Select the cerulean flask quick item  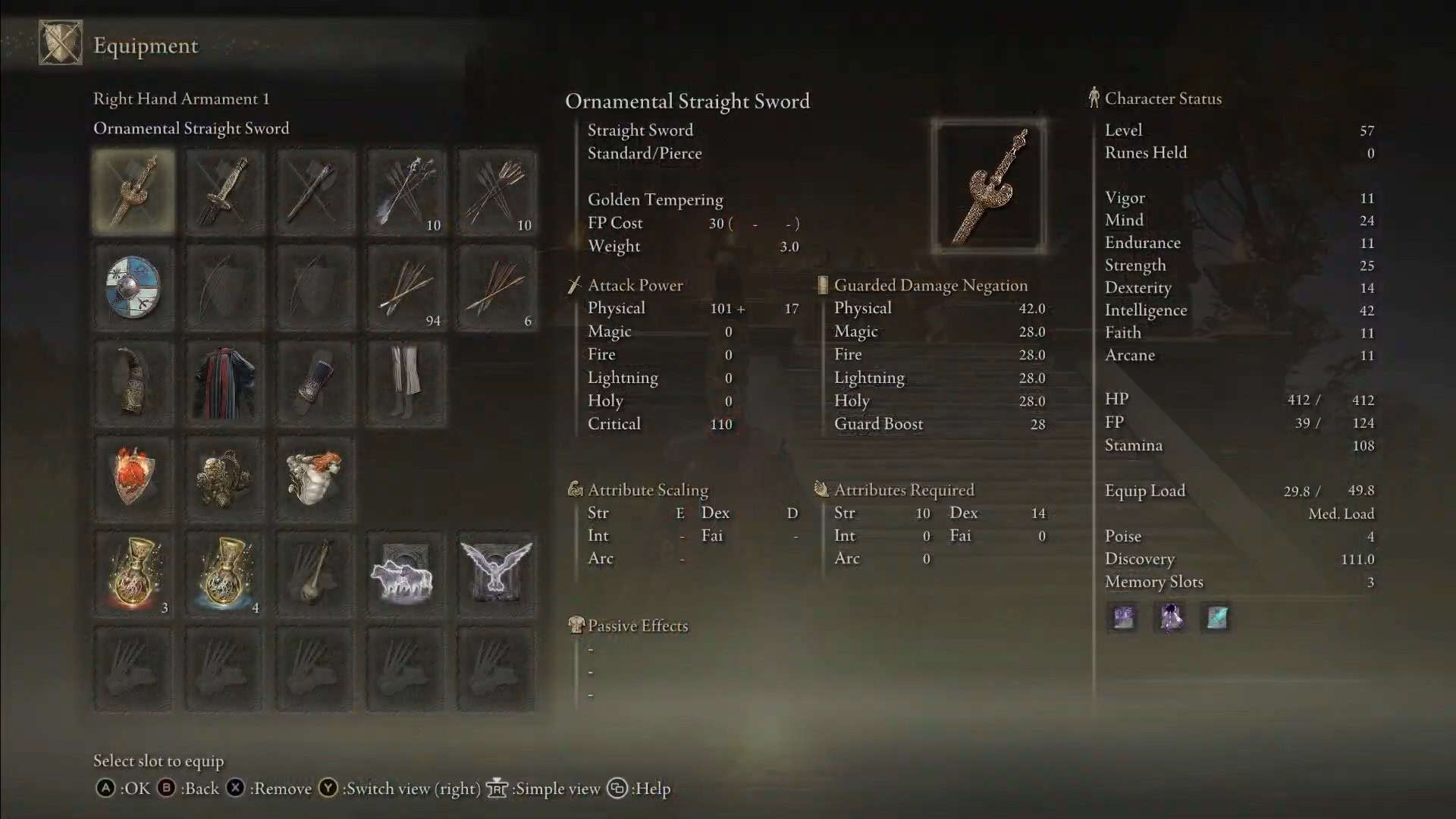pyautogui.click(x=224, y=574)
